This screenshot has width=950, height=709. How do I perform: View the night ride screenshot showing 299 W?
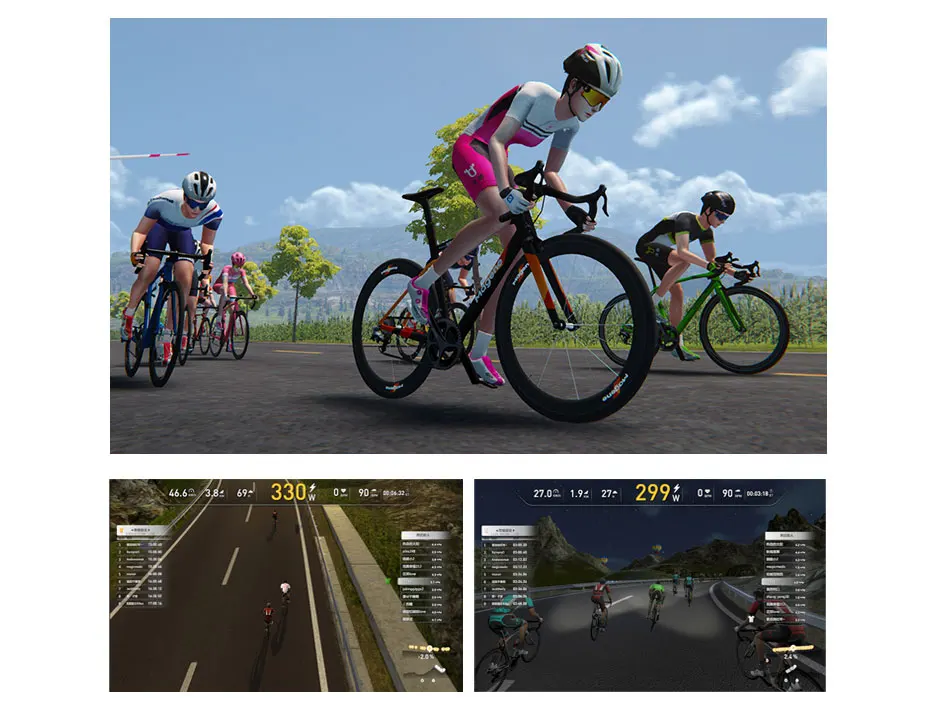649,585
